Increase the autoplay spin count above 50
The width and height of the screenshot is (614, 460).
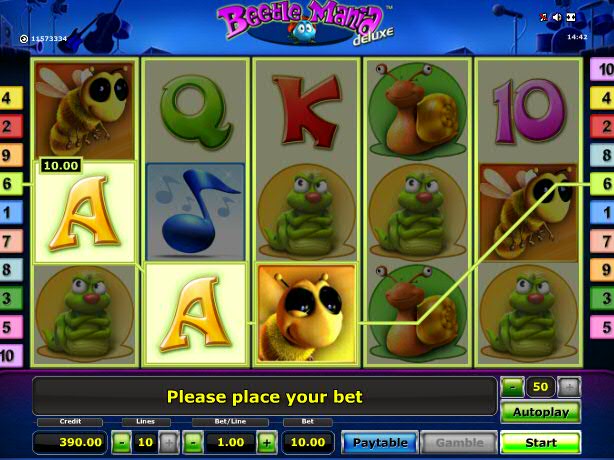coord(569,386)
